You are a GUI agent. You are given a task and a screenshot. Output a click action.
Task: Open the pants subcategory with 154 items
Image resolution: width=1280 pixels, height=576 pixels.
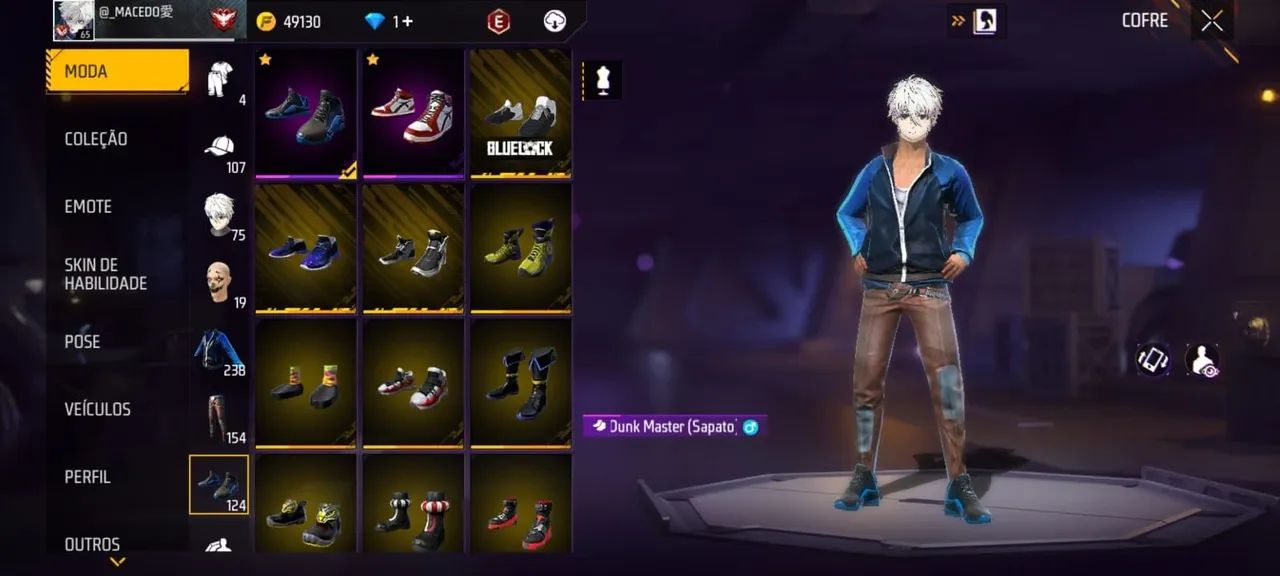pyautogui.click(x=219, y=418)
